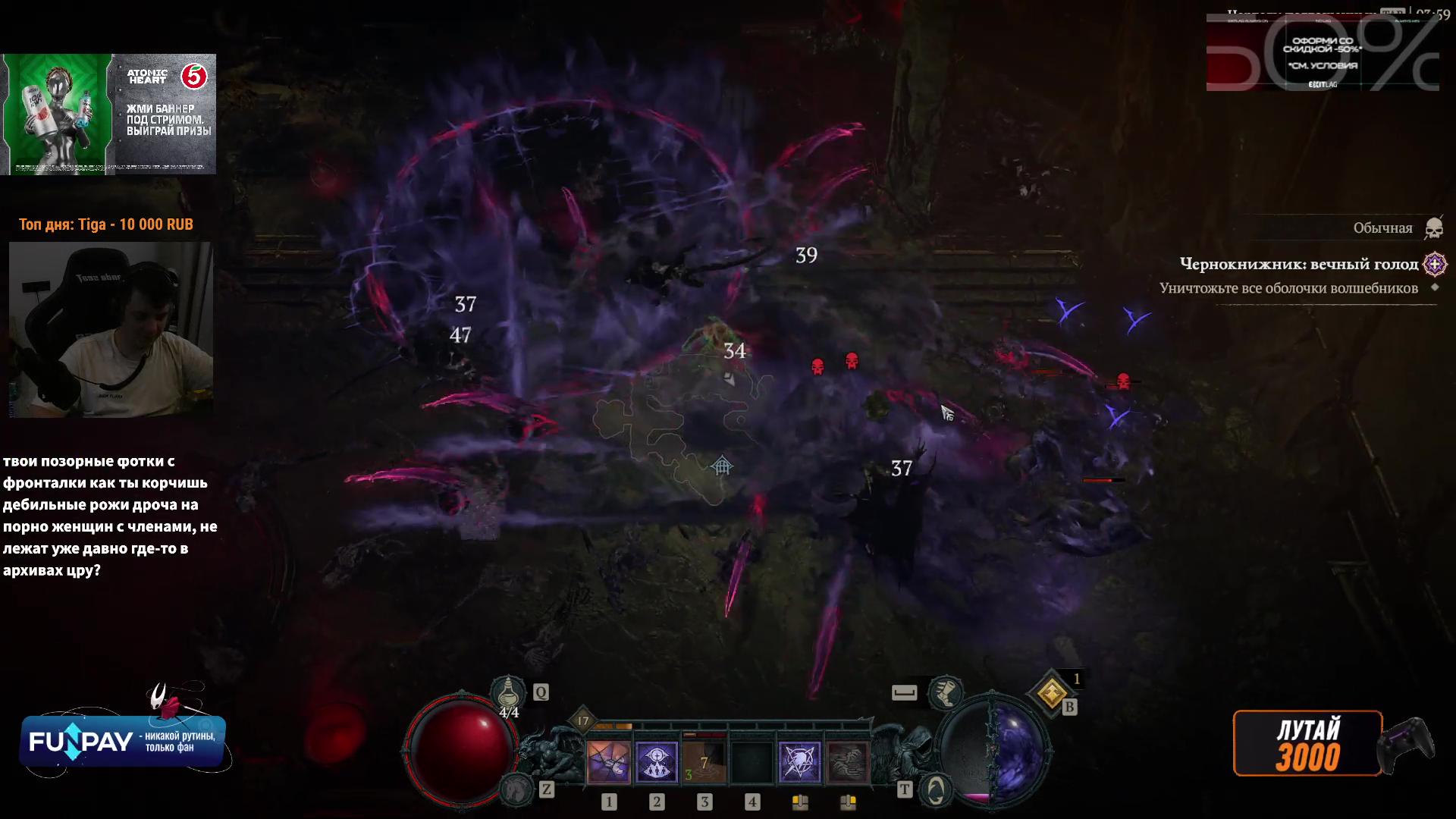Click the crescent portal icon beside T
Viewport: 1456px width, 819px height.
pyautogui.click(x=937, y=790)
